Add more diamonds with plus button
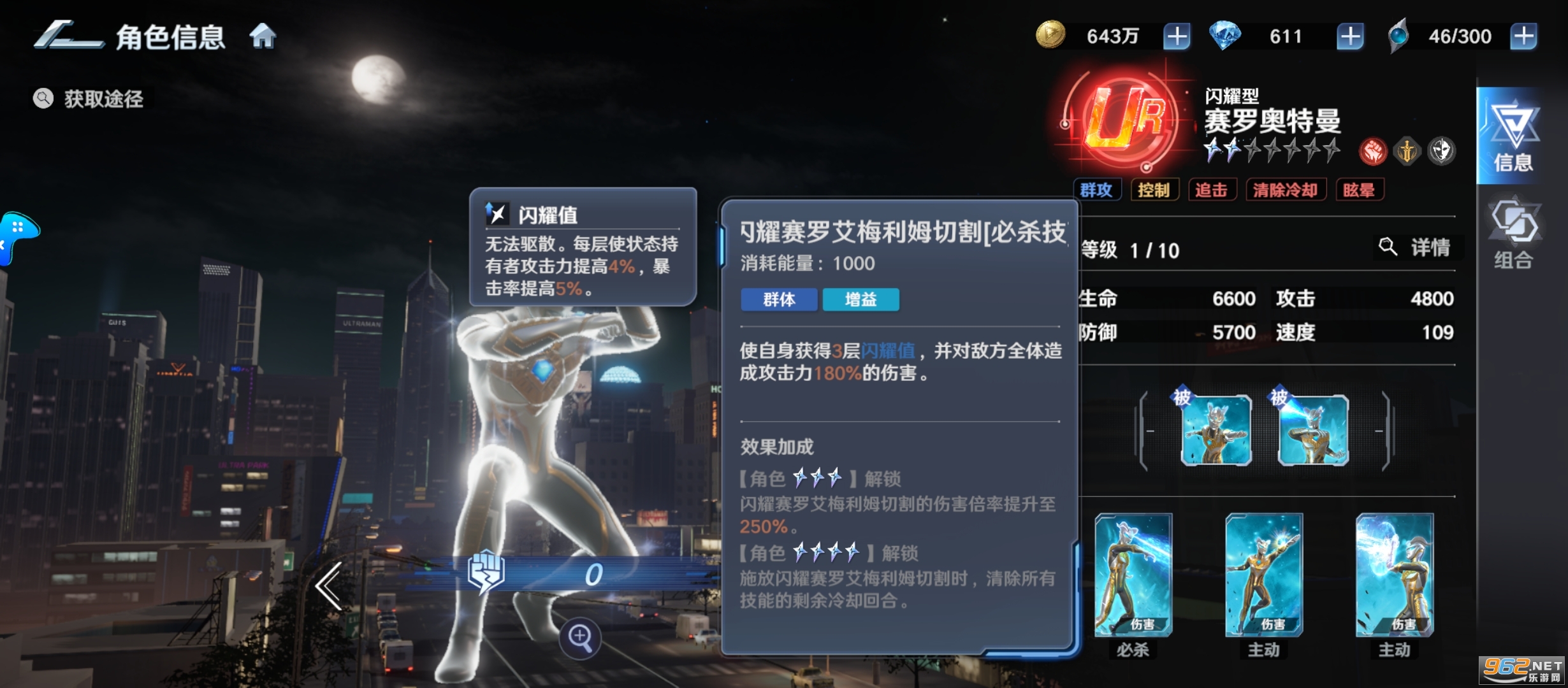1568x688 pixels. (1349, 36)
